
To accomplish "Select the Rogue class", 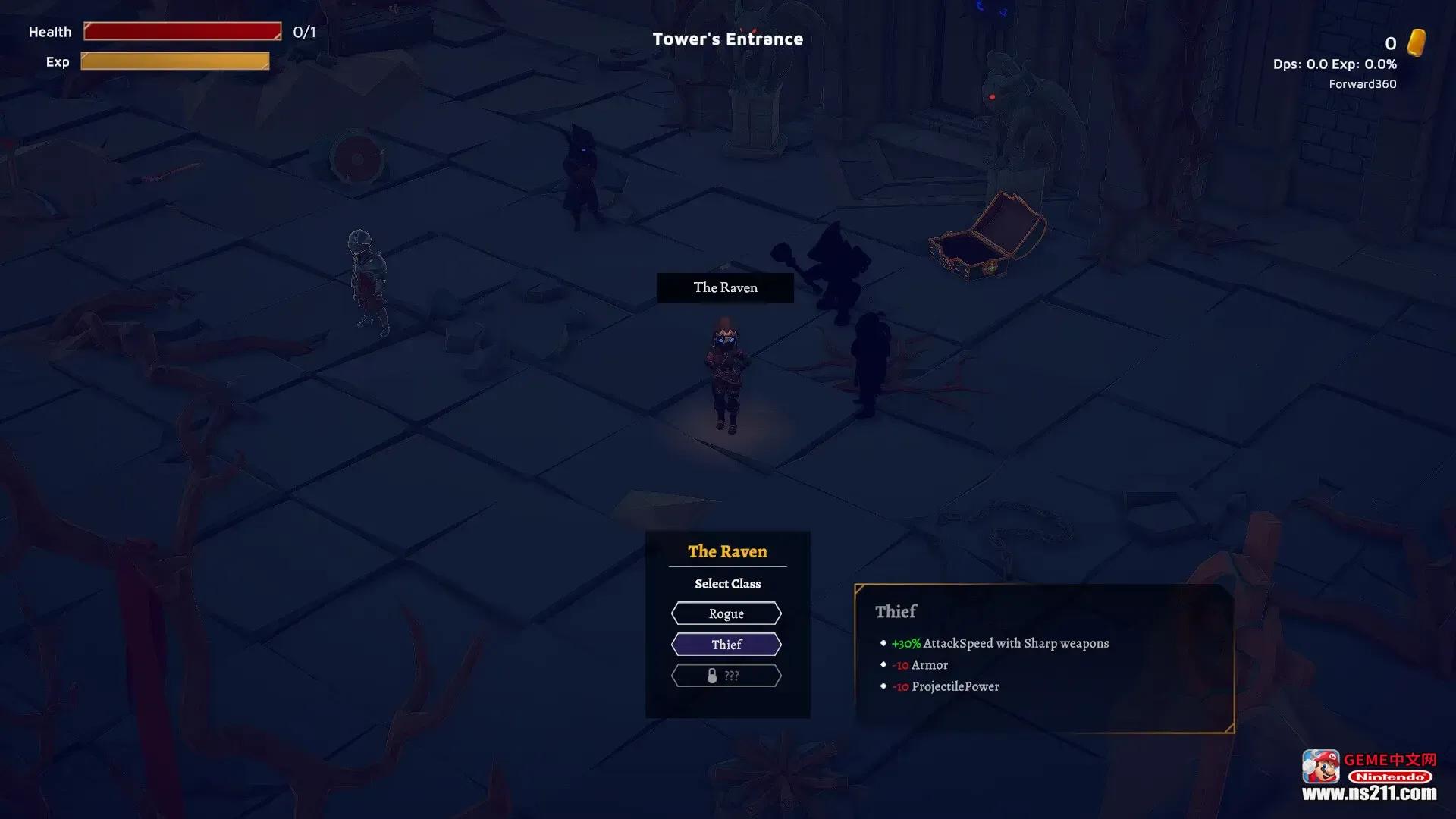I will [x=726, y=613].
